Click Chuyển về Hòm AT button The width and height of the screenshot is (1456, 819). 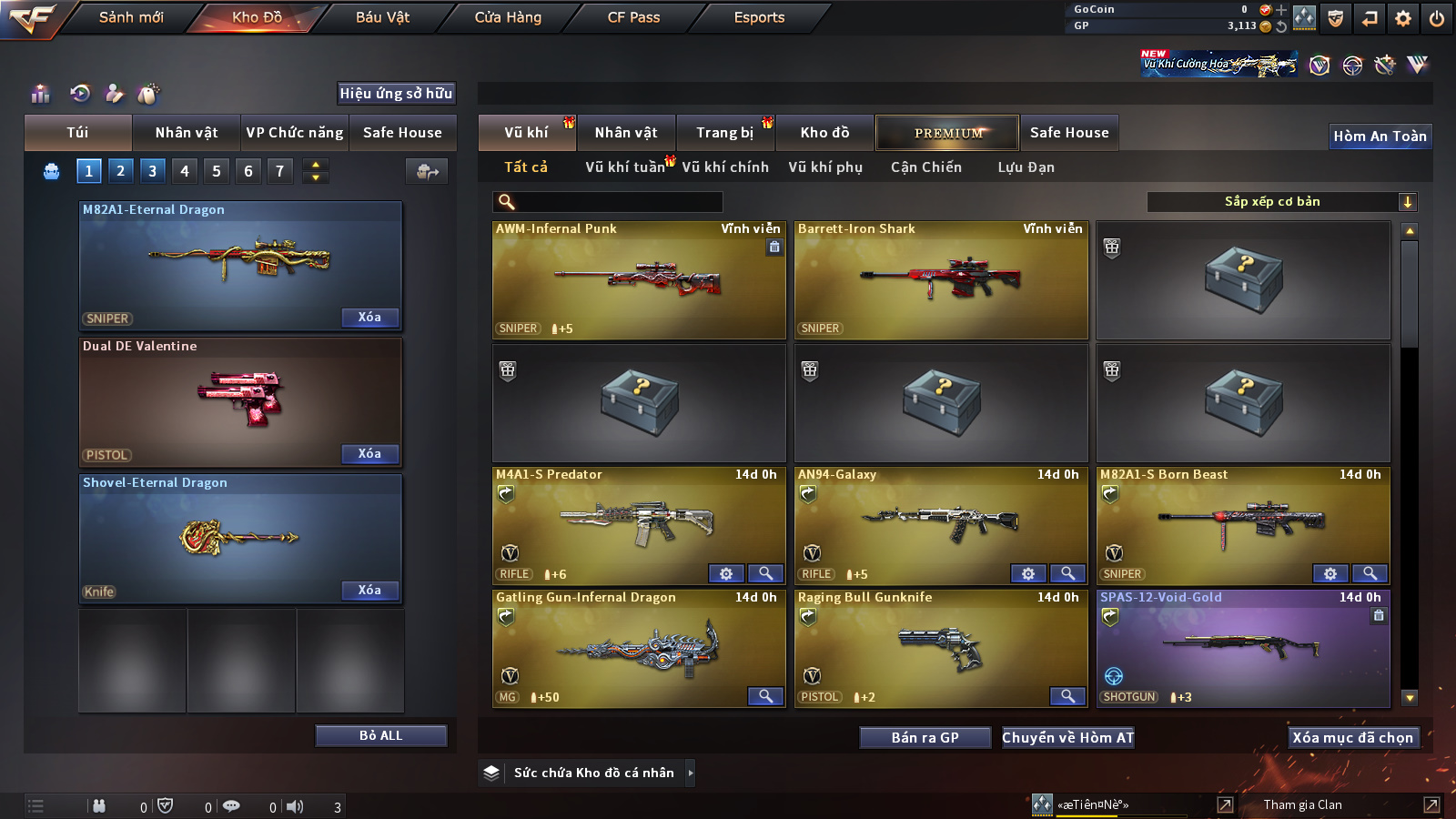(x=1067, y=737)
